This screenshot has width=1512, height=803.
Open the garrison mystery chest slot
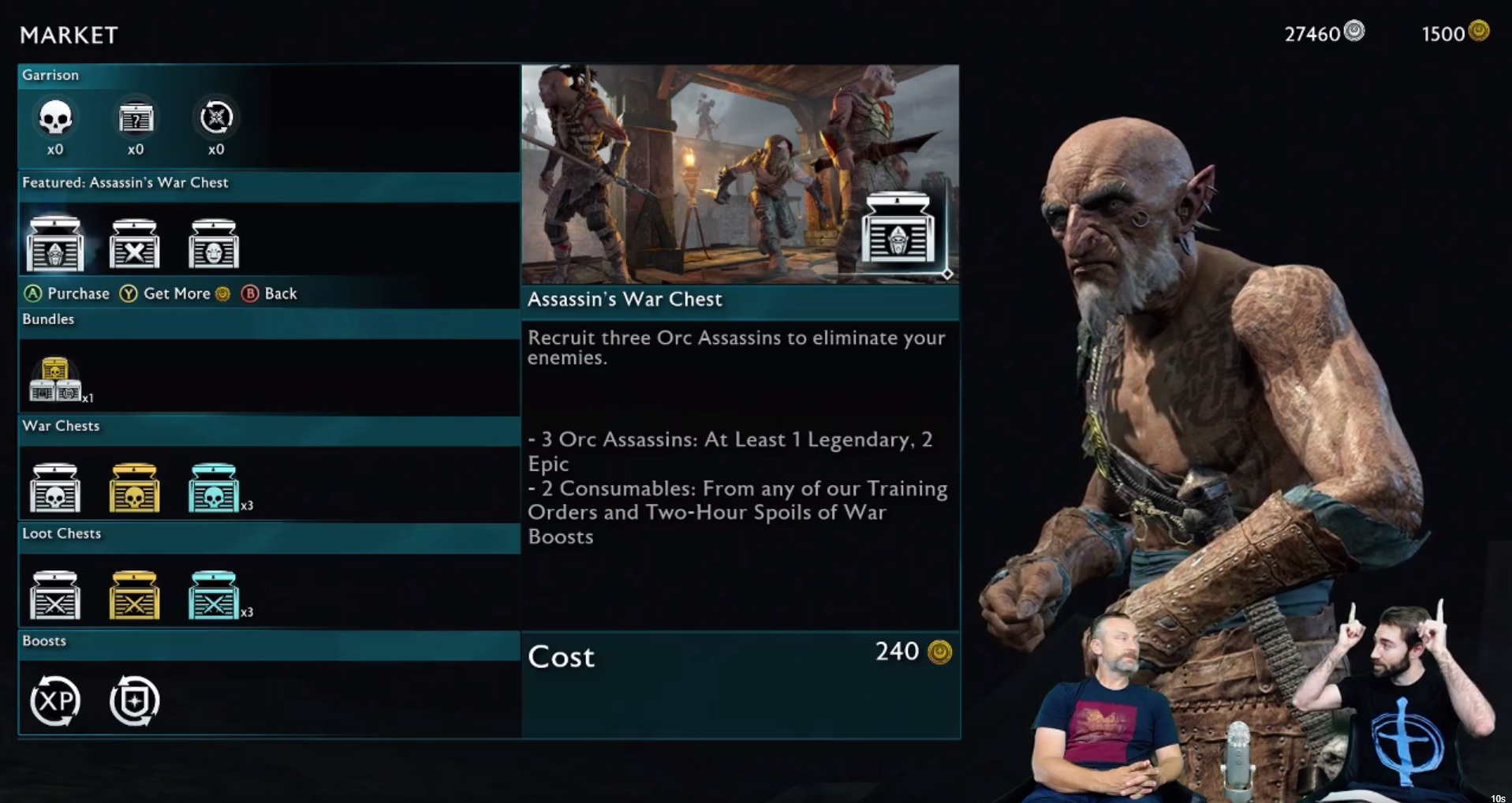[x=136, y=118]
